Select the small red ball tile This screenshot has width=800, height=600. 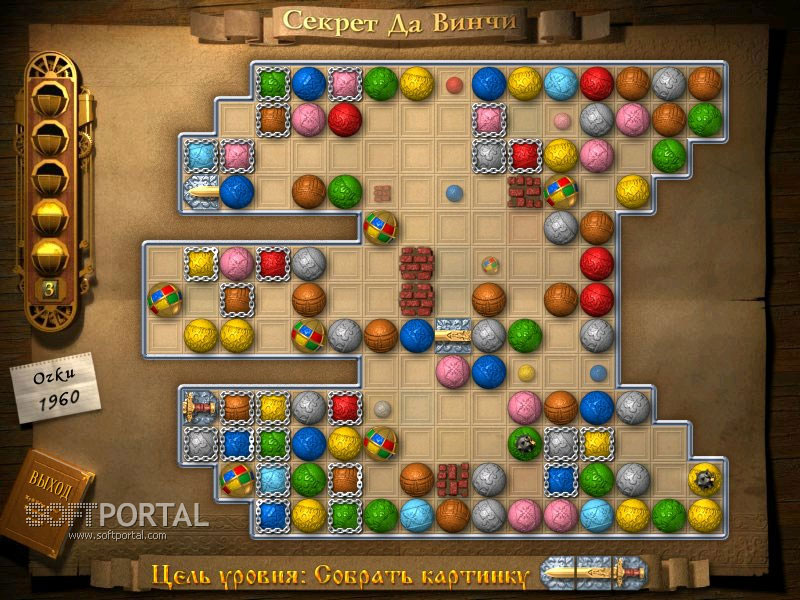tap(454, 84)
